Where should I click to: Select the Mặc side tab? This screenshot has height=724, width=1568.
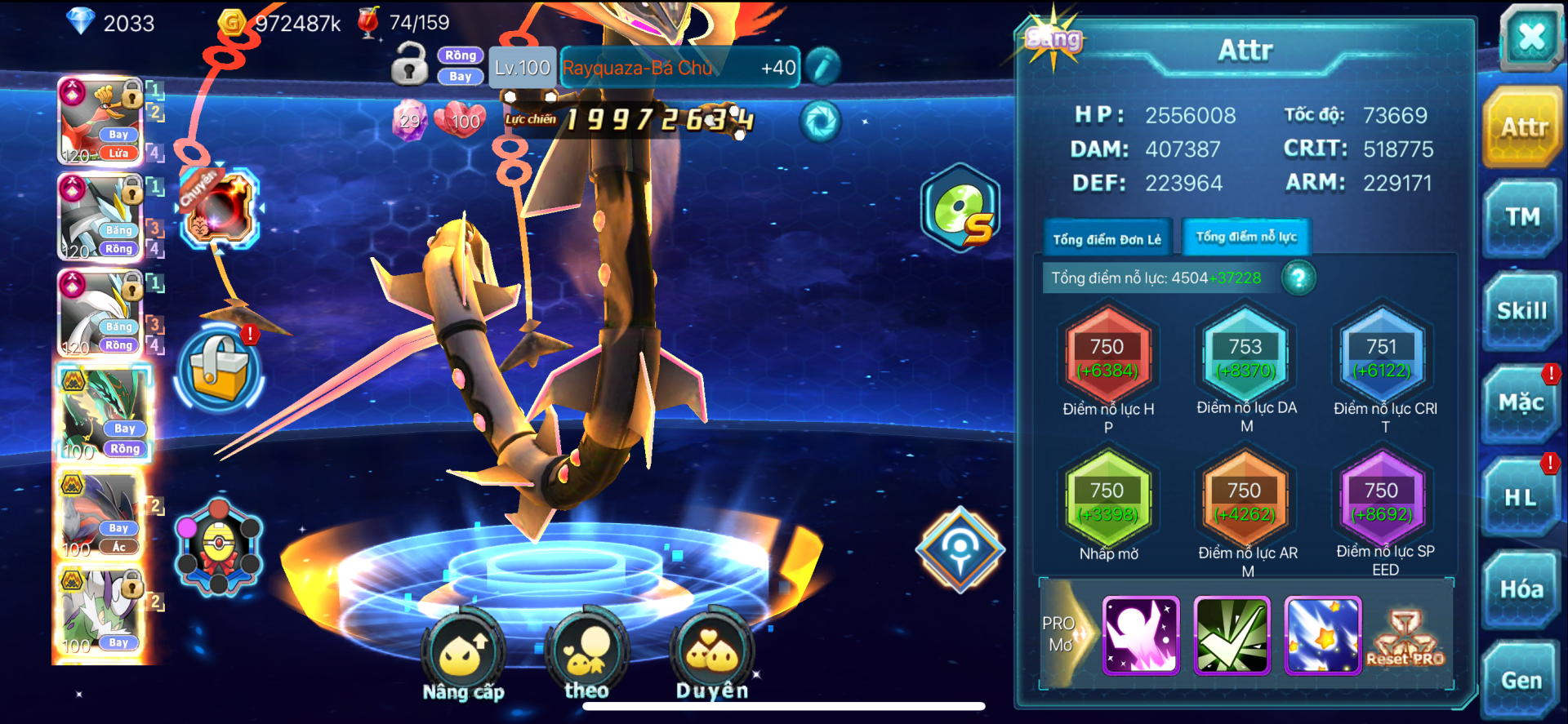[x=1521, y=403]
